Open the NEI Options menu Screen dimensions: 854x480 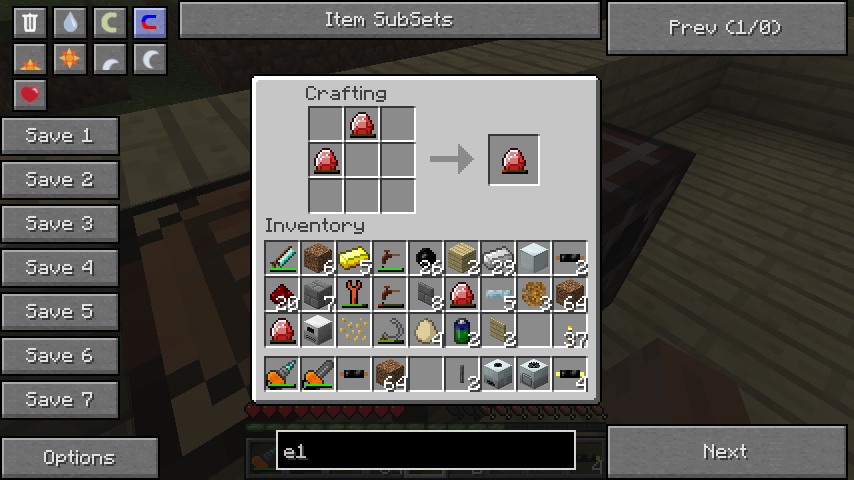[79, 458]
